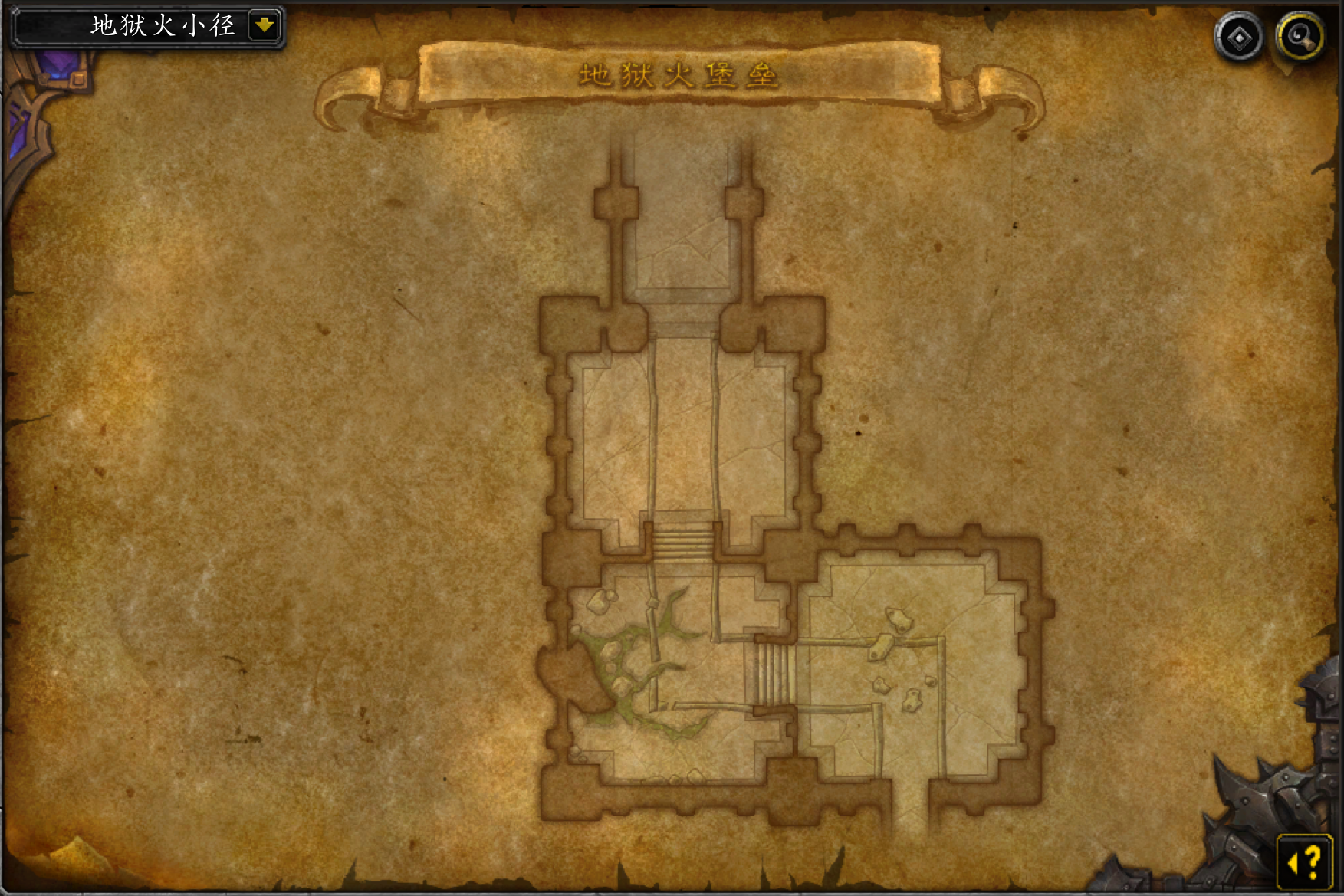
Task: Open the magnifying glass map filter
Action: tap(1300, 38)
